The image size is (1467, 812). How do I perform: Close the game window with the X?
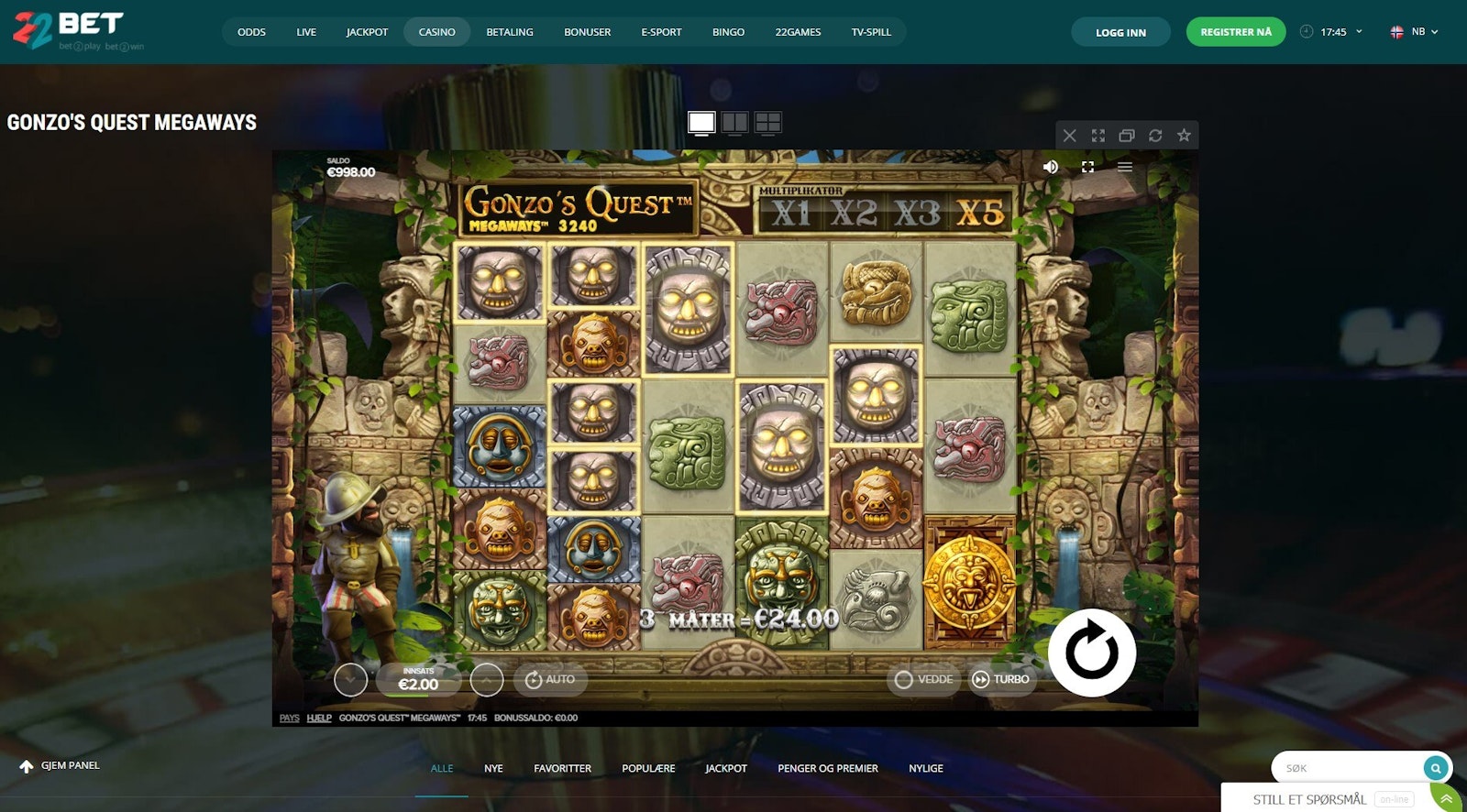[1069, 136]
